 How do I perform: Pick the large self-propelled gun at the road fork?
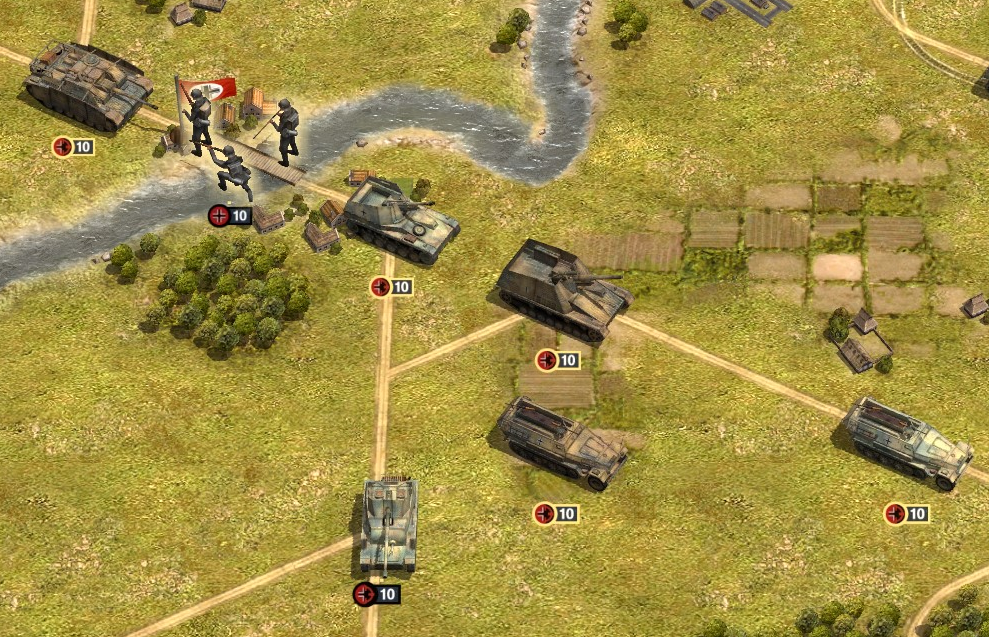[565, 290]
